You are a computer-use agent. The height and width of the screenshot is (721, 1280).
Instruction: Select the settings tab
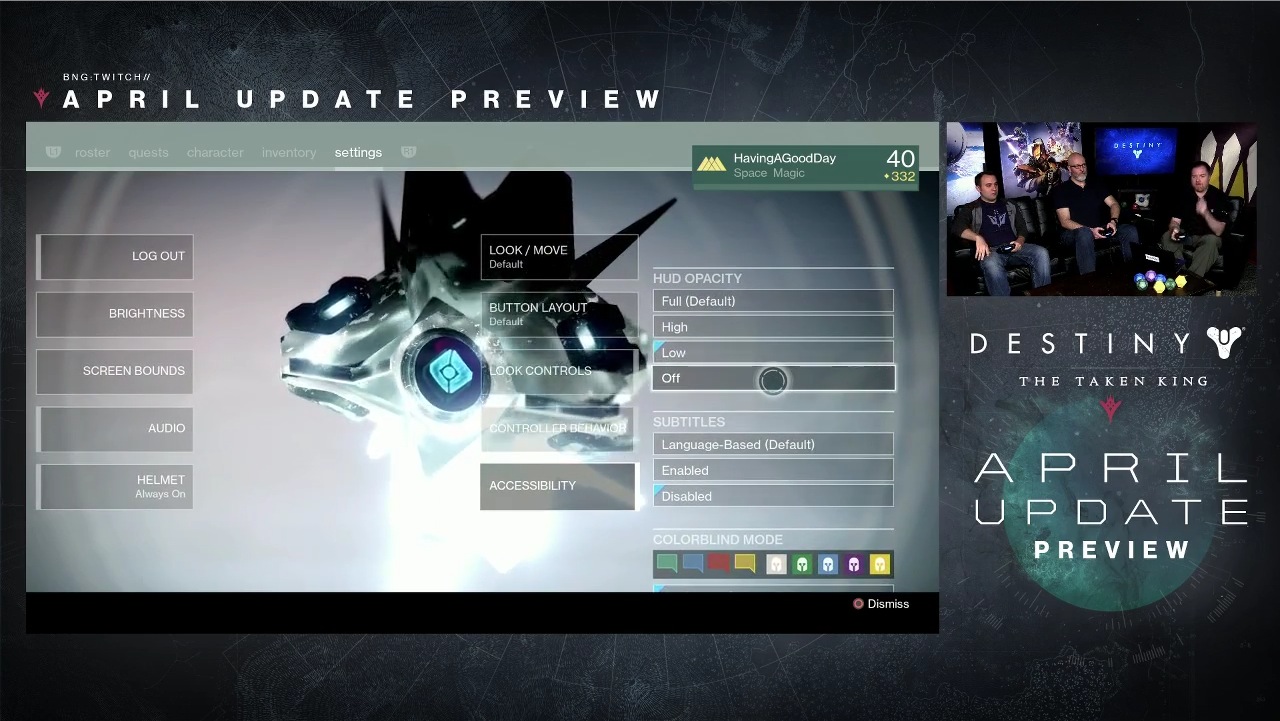coord(358,153)
